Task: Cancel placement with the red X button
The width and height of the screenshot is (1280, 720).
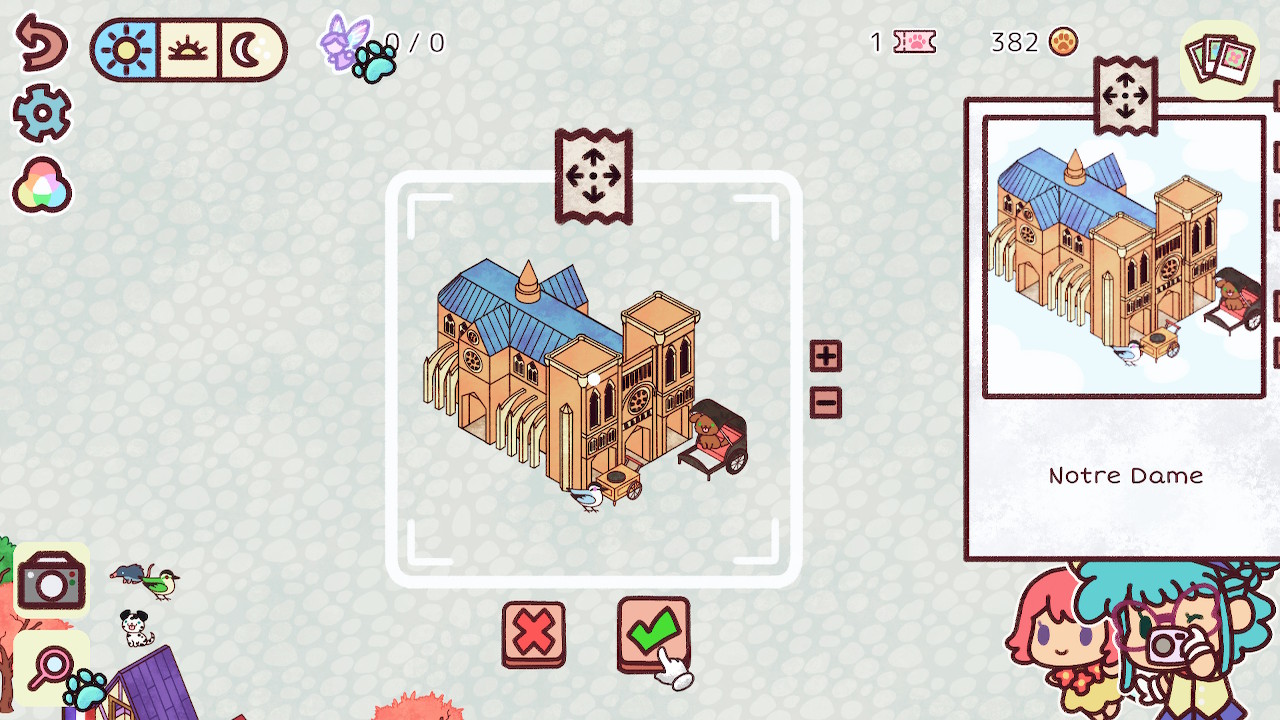Action: (x=534, y=633)
